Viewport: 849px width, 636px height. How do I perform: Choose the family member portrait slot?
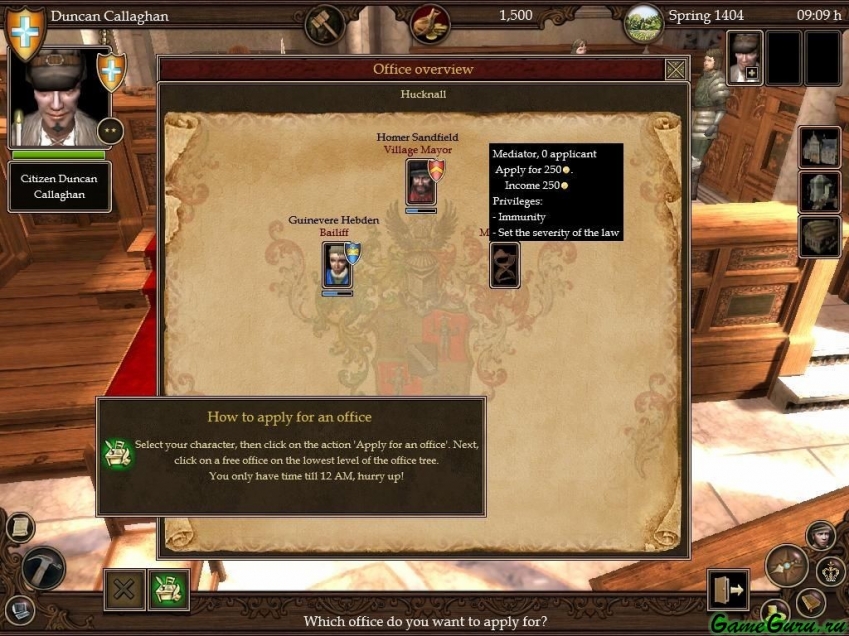744,56
